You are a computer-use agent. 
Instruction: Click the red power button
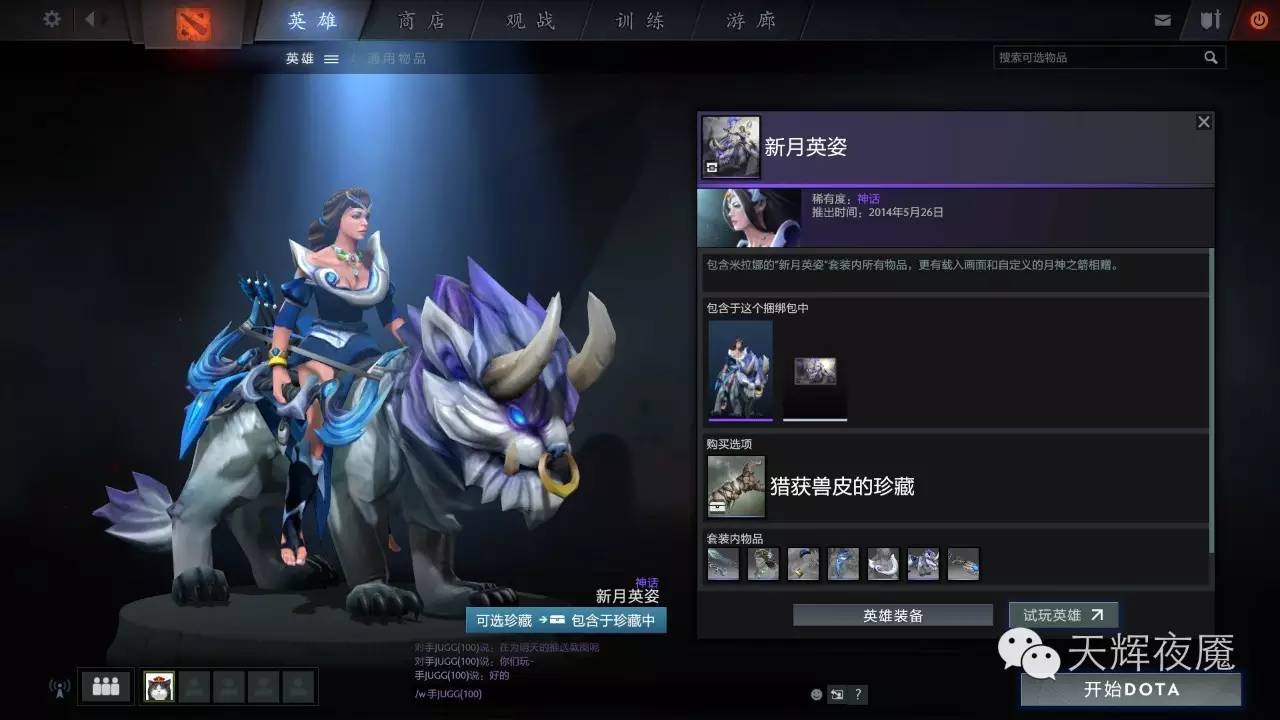(x=1259, y=18)
